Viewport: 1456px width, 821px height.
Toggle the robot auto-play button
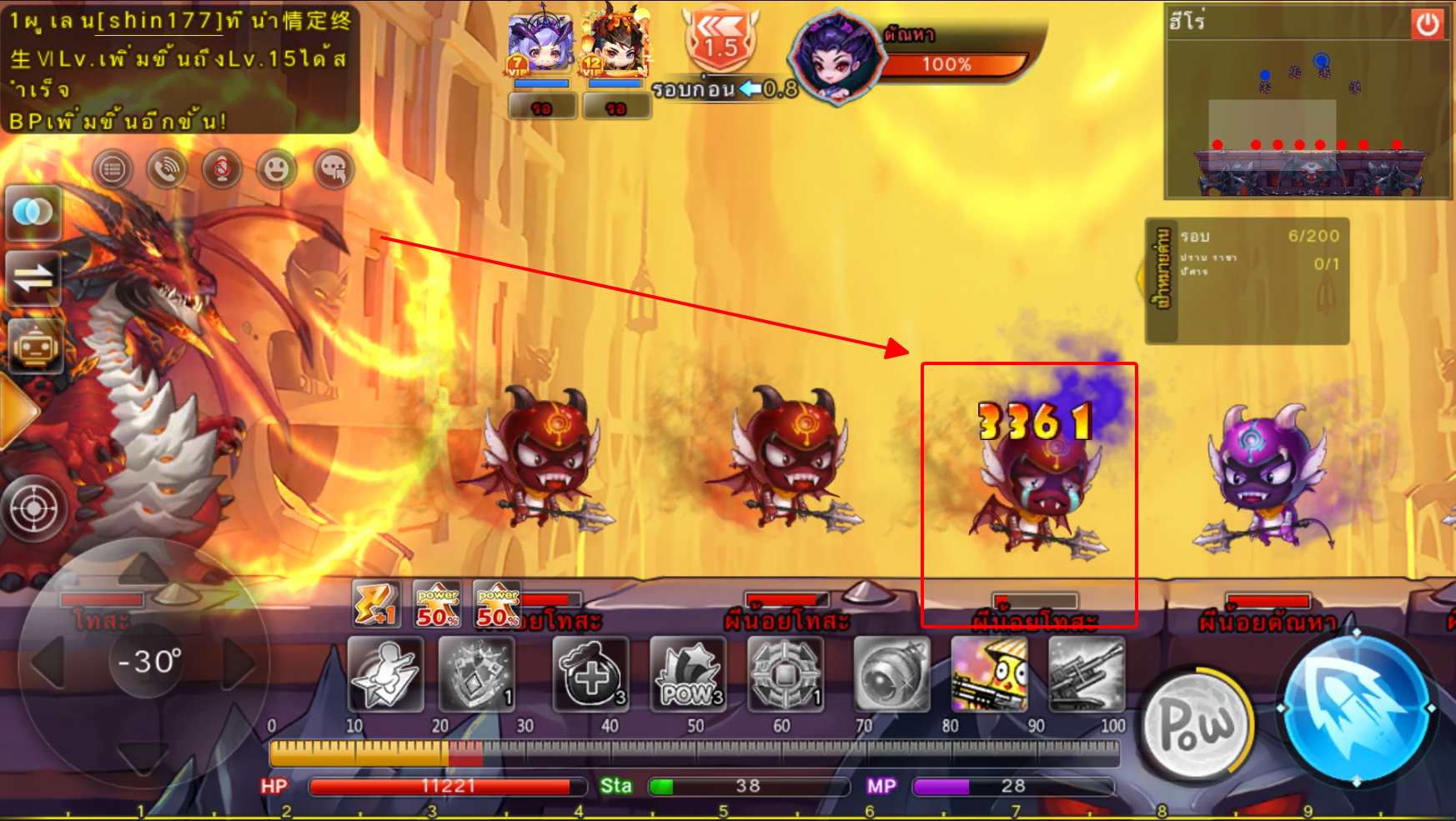33,345
